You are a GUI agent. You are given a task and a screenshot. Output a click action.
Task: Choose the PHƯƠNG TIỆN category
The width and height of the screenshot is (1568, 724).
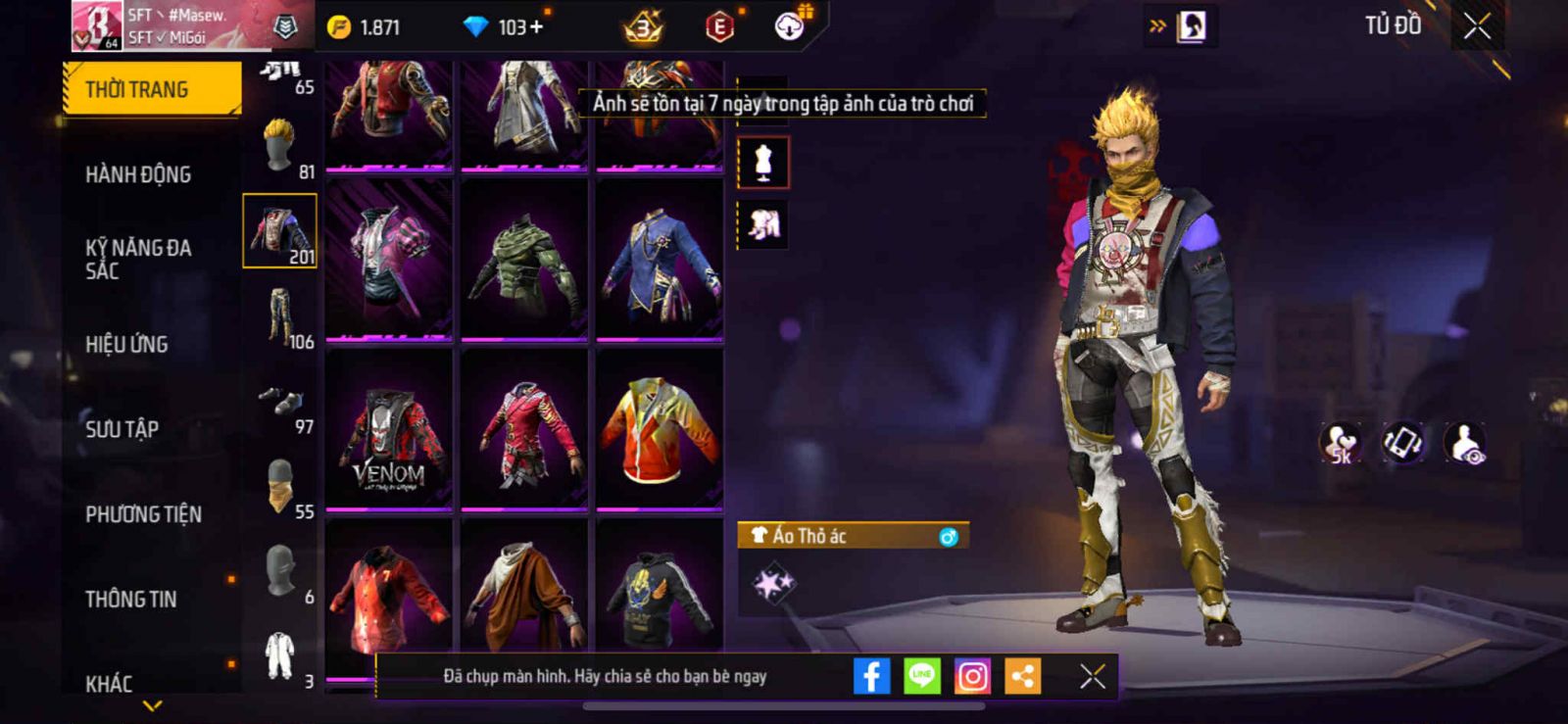tap(143, 513)
